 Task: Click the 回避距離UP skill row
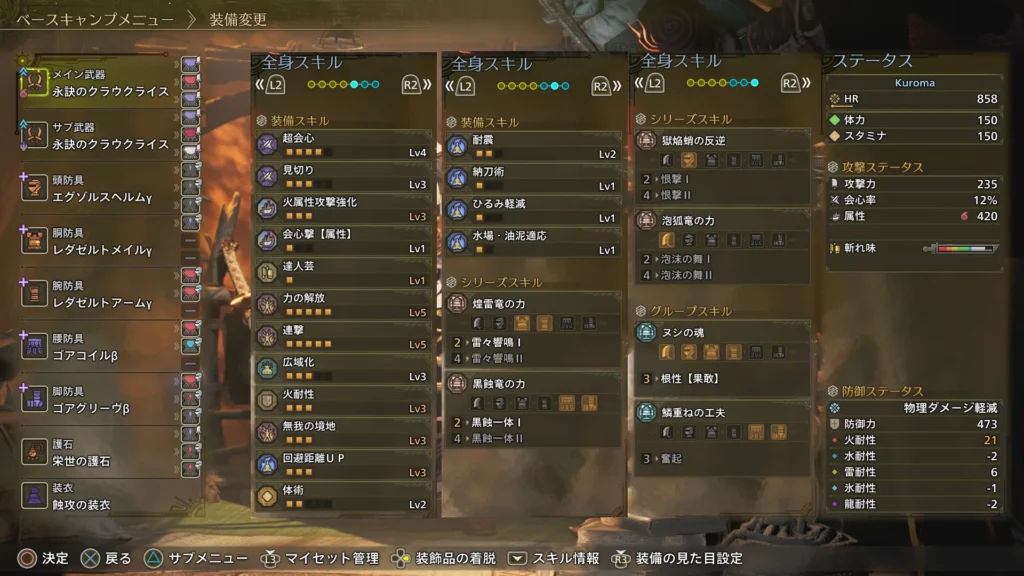click(343, 465)
